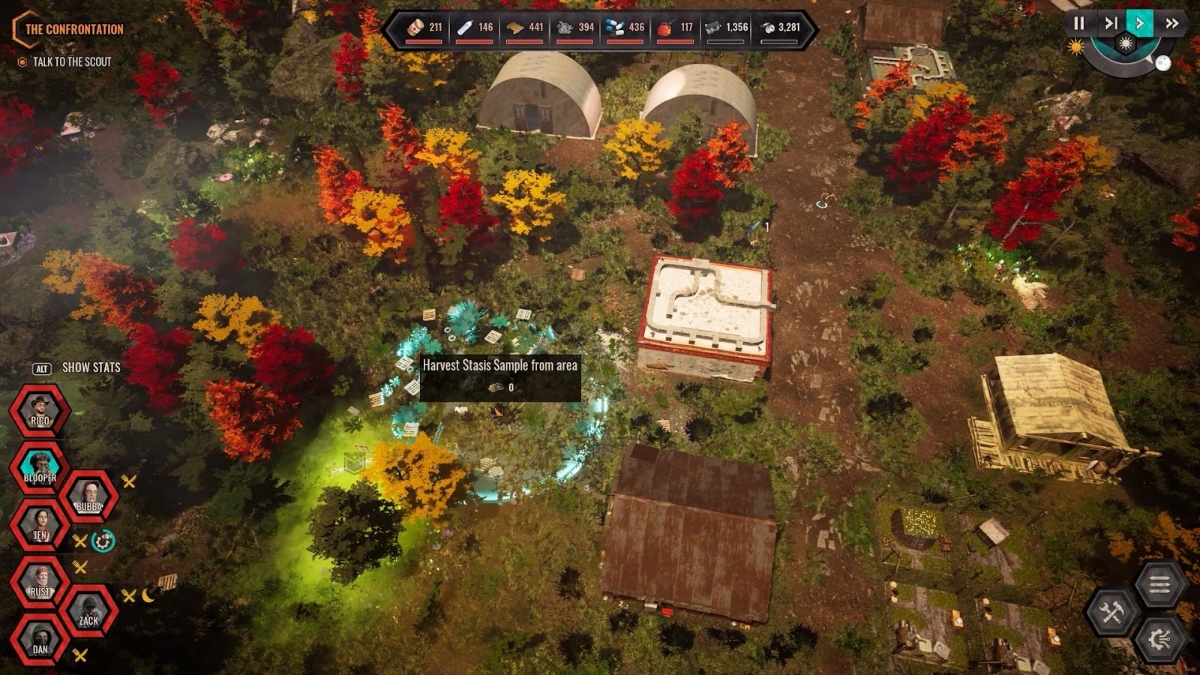The width and height of the screenshot is (1200, 675).
Task: Set game speed to normal play
Action: coord(1140,23)
